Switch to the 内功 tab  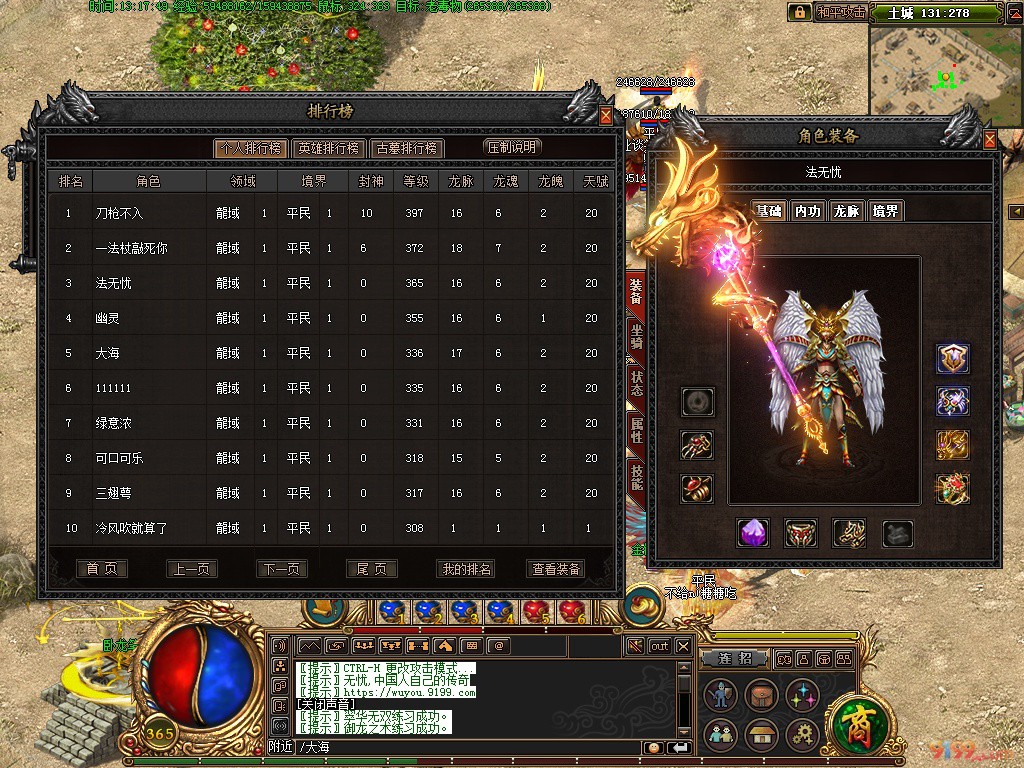point(808,211)
